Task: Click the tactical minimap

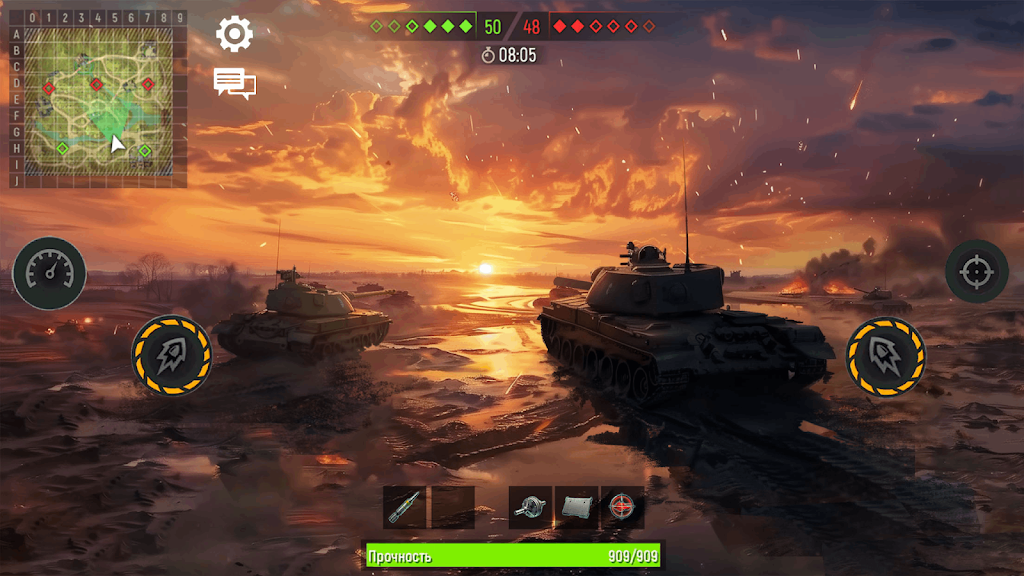Action: (98, 100)
